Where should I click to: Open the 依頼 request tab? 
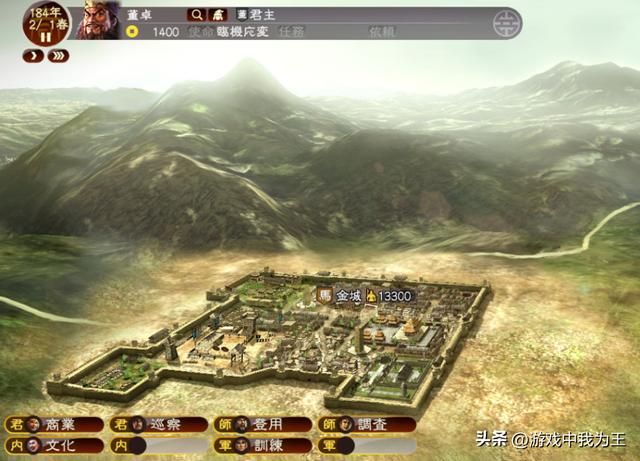click(382, 32)
